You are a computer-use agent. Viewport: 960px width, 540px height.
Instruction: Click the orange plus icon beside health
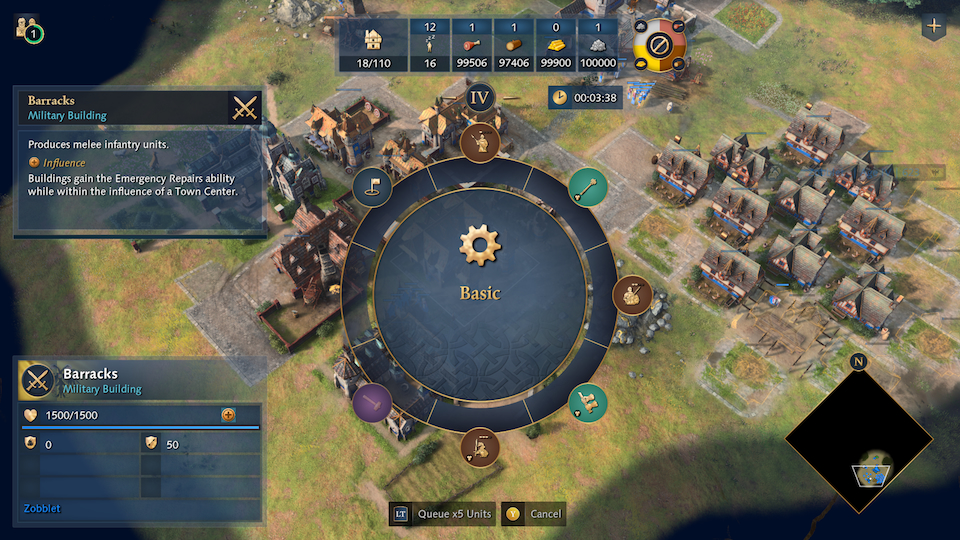point(228,415)
